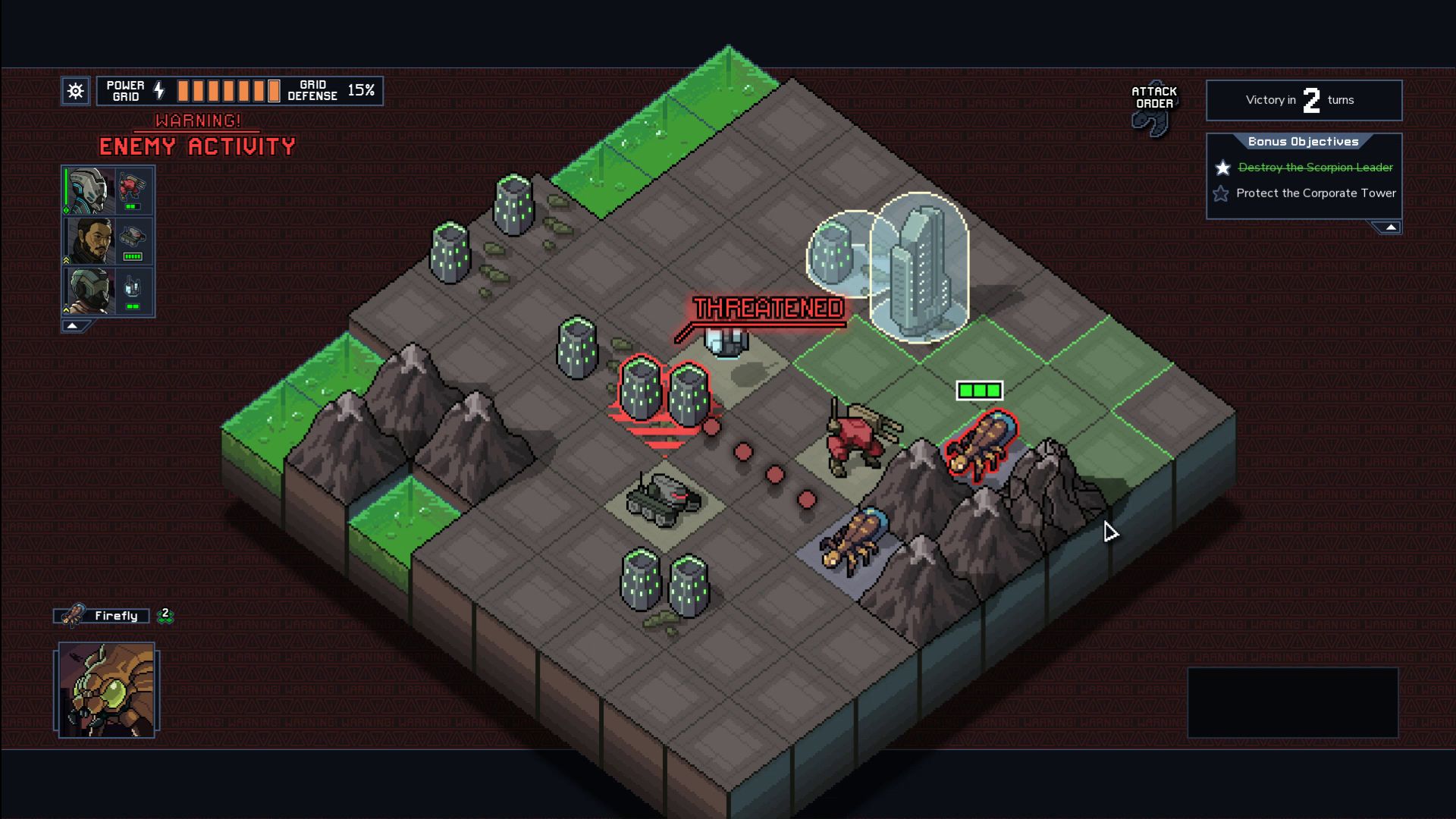Viewport: 1456px width, 819px height.
Task: Collapse the Bonus Objectives panel
Action: pyautogui.click(x=1389, y=227)
